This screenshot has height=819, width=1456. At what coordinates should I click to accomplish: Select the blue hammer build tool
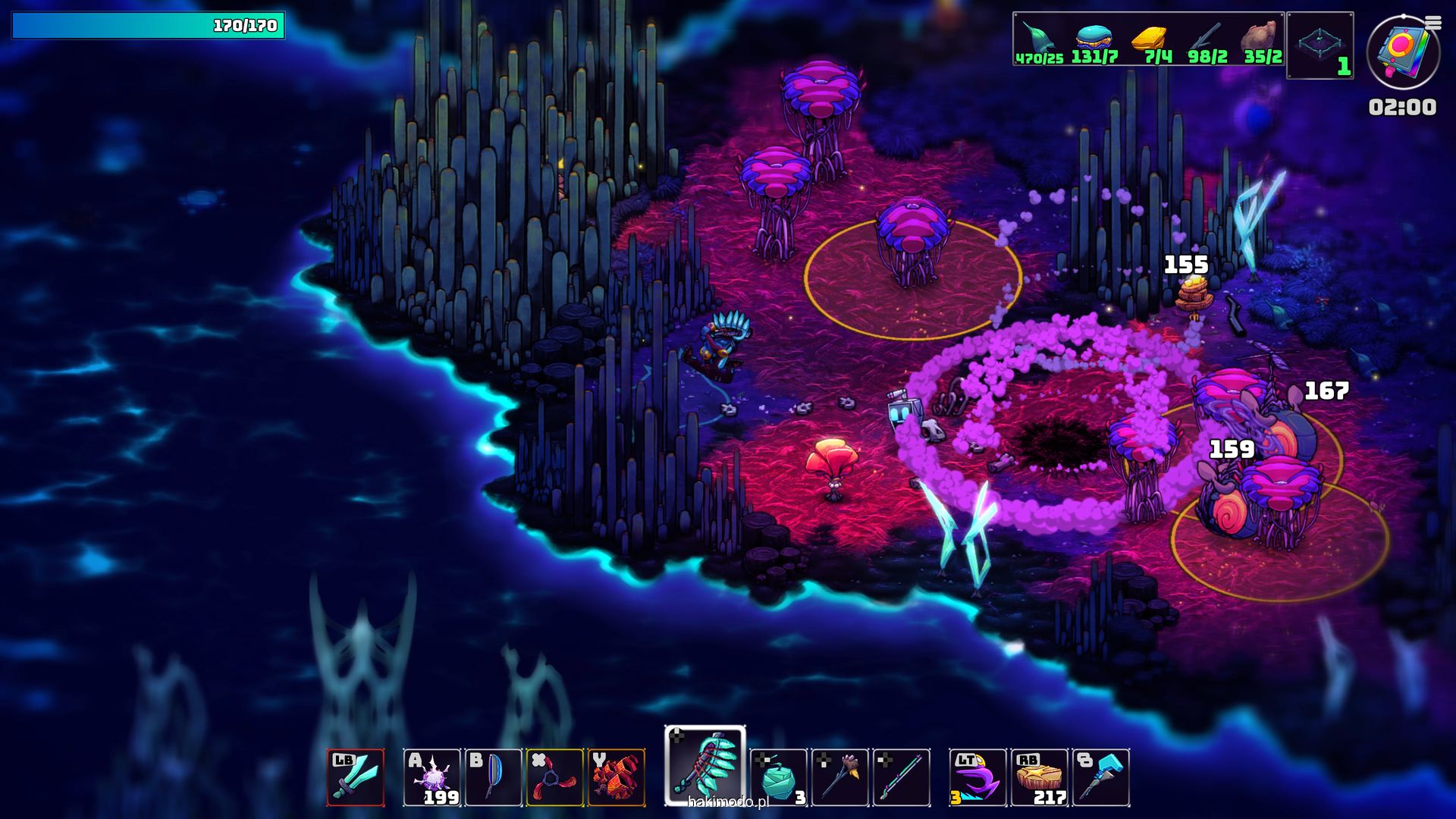[x=1101, y=777]
